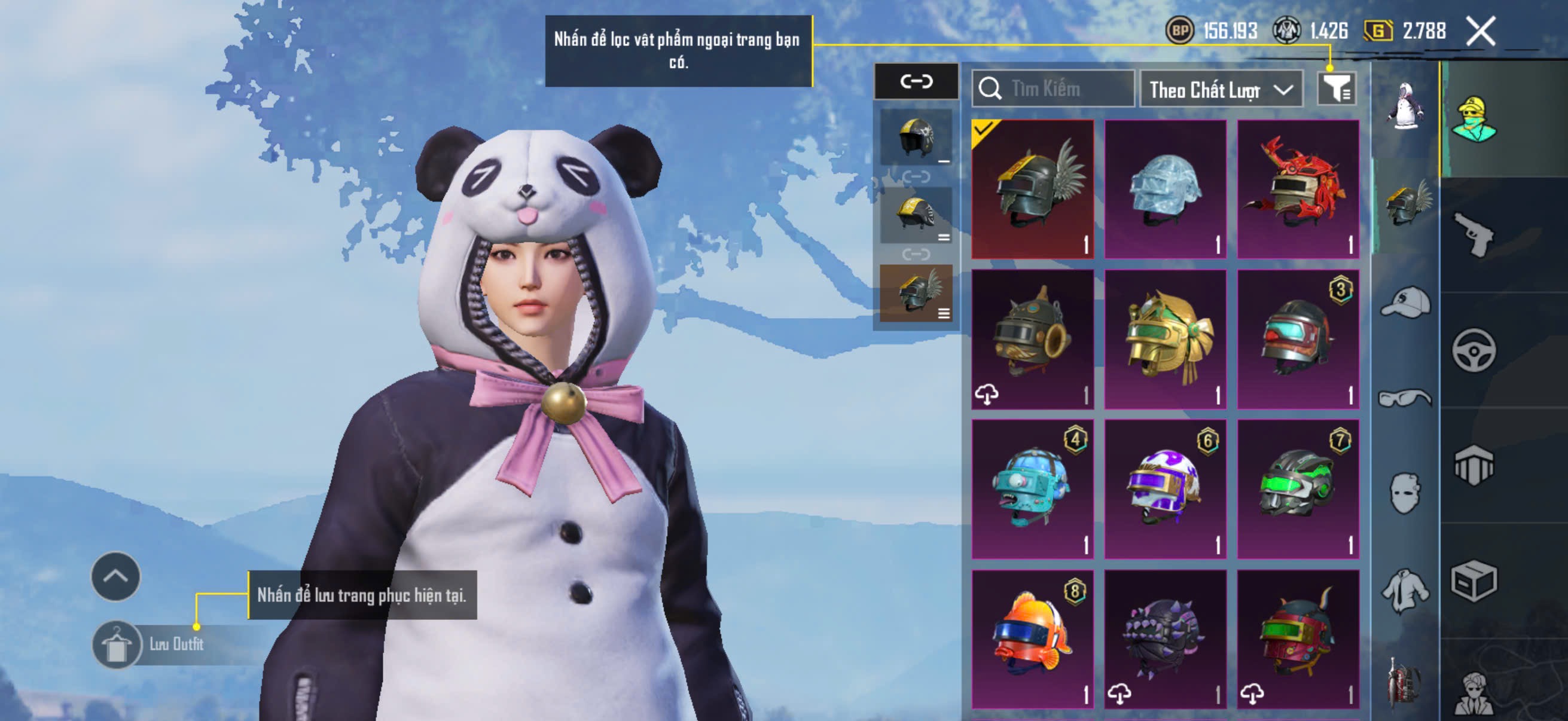The image size is (1568, 721).
Task: Open the glasses accessory category
Action: [1405, 398]
